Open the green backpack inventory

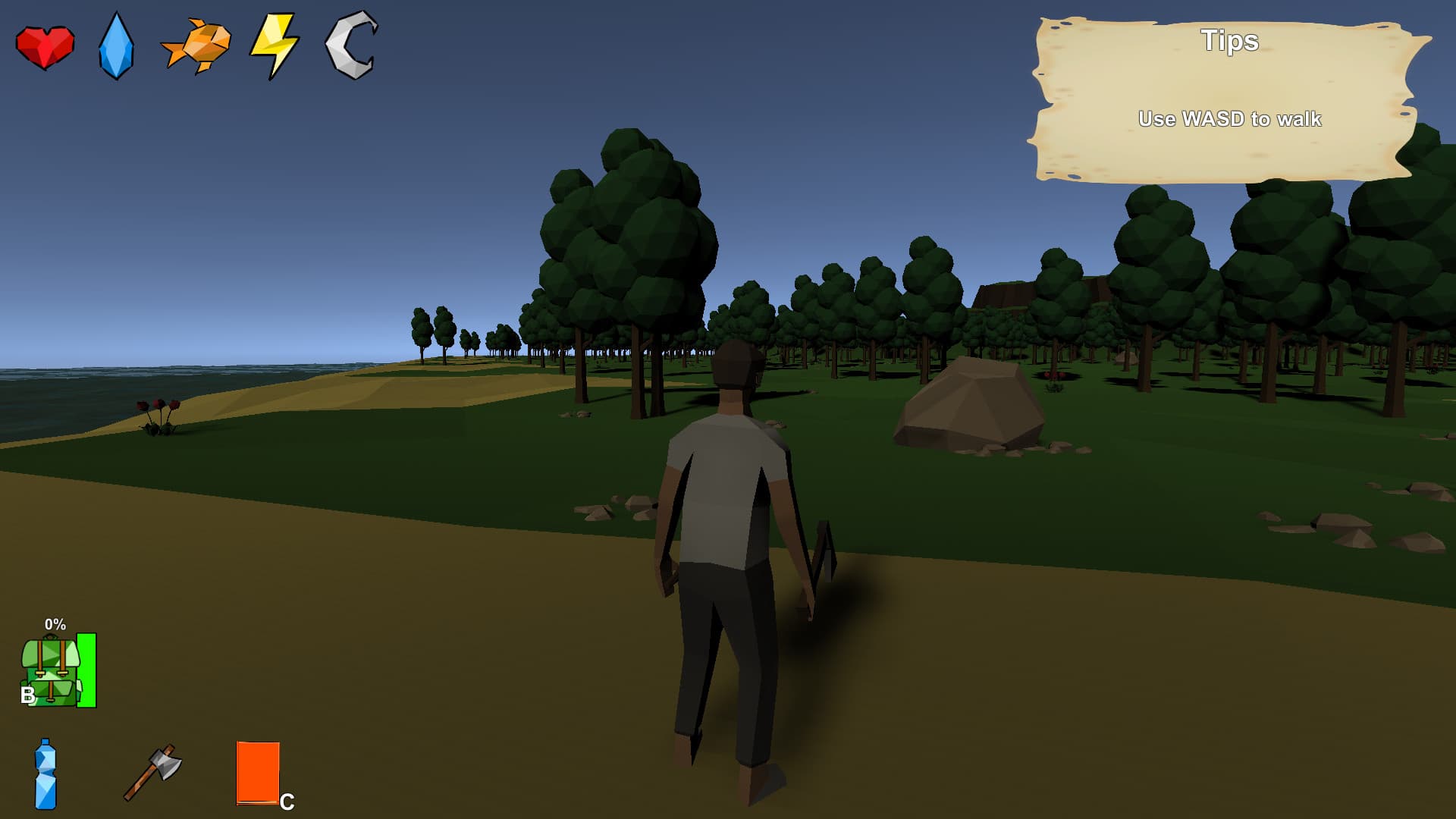[52, 671]
